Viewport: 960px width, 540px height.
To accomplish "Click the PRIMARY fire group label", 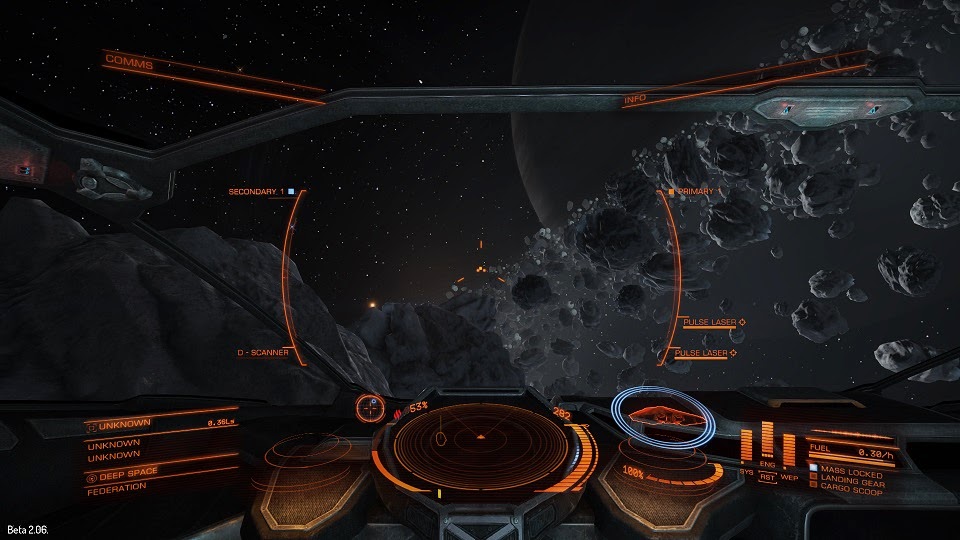I will [696, 191].
